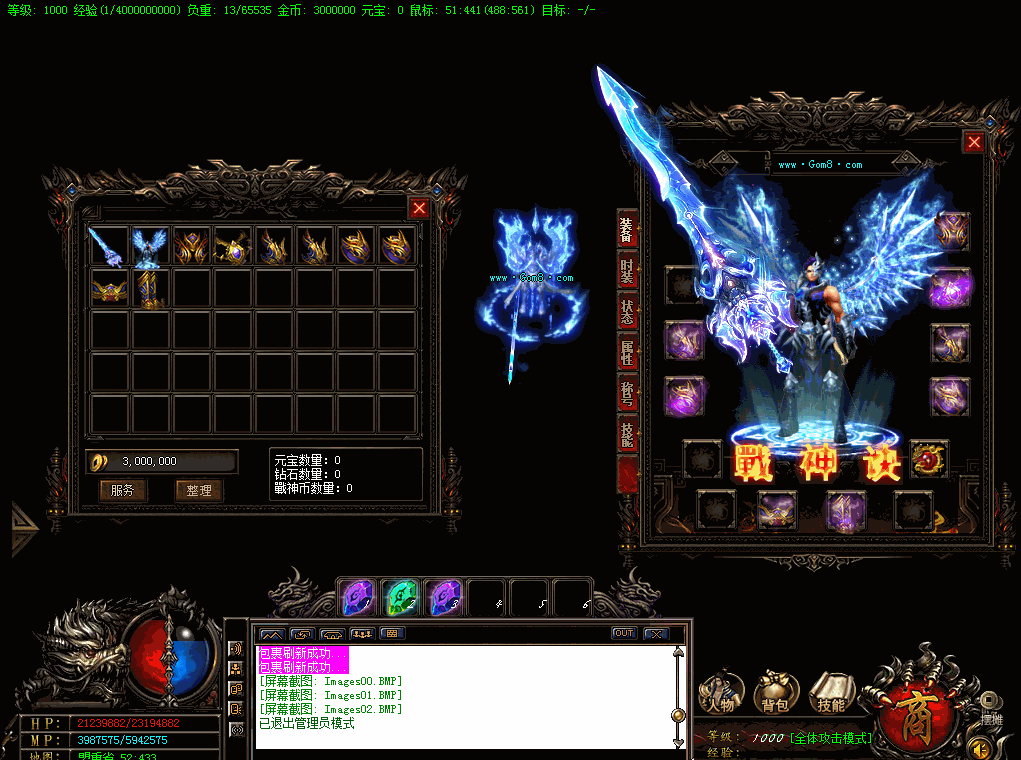Open the 时装 fashion tab
The height and width of the screenshot is (760, 1021).
coord(627,271)
